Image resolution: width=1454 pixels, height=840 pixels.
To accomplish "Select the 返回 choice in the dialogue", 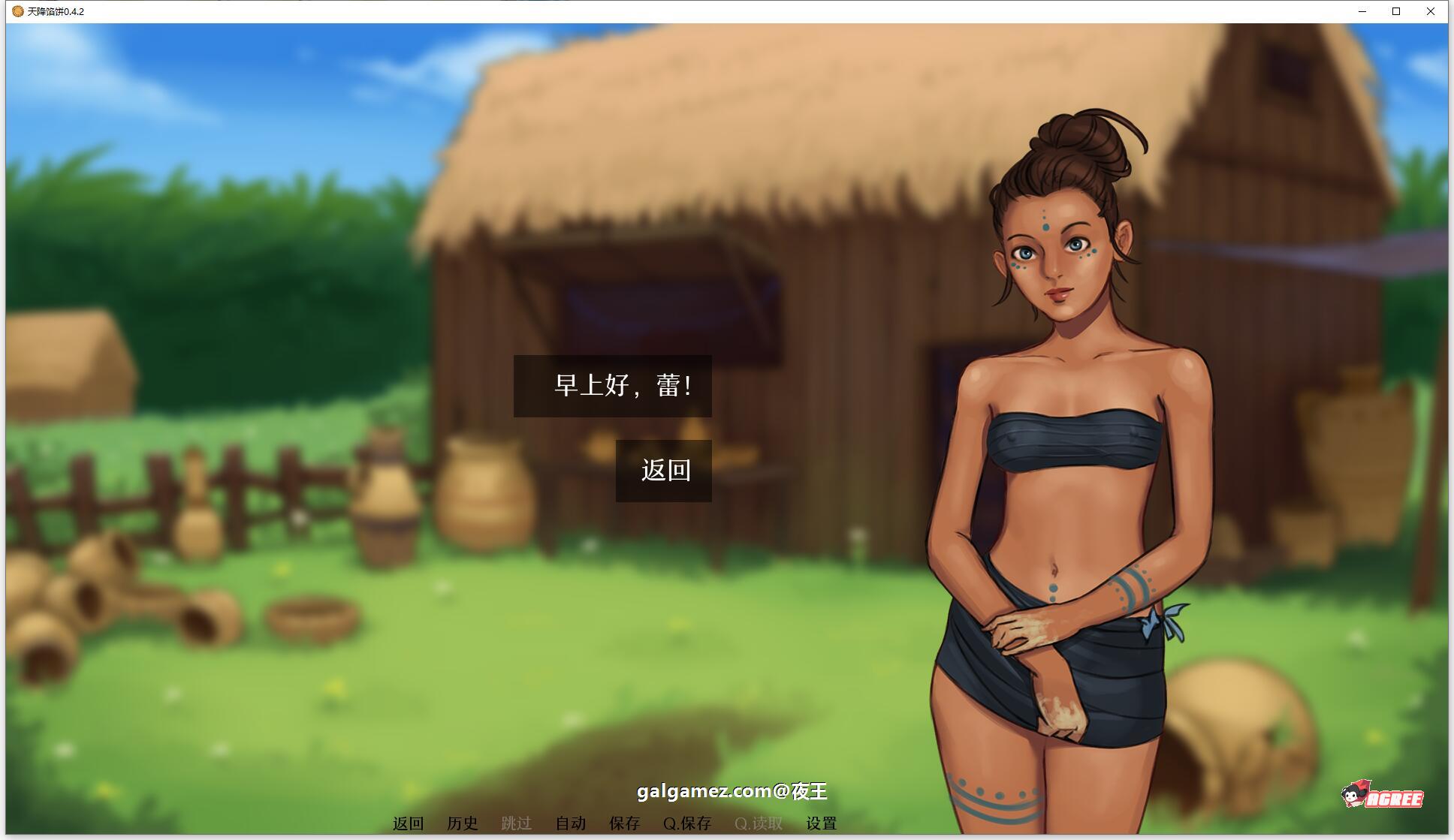I will pyautogui.click(x=663, y=472).
